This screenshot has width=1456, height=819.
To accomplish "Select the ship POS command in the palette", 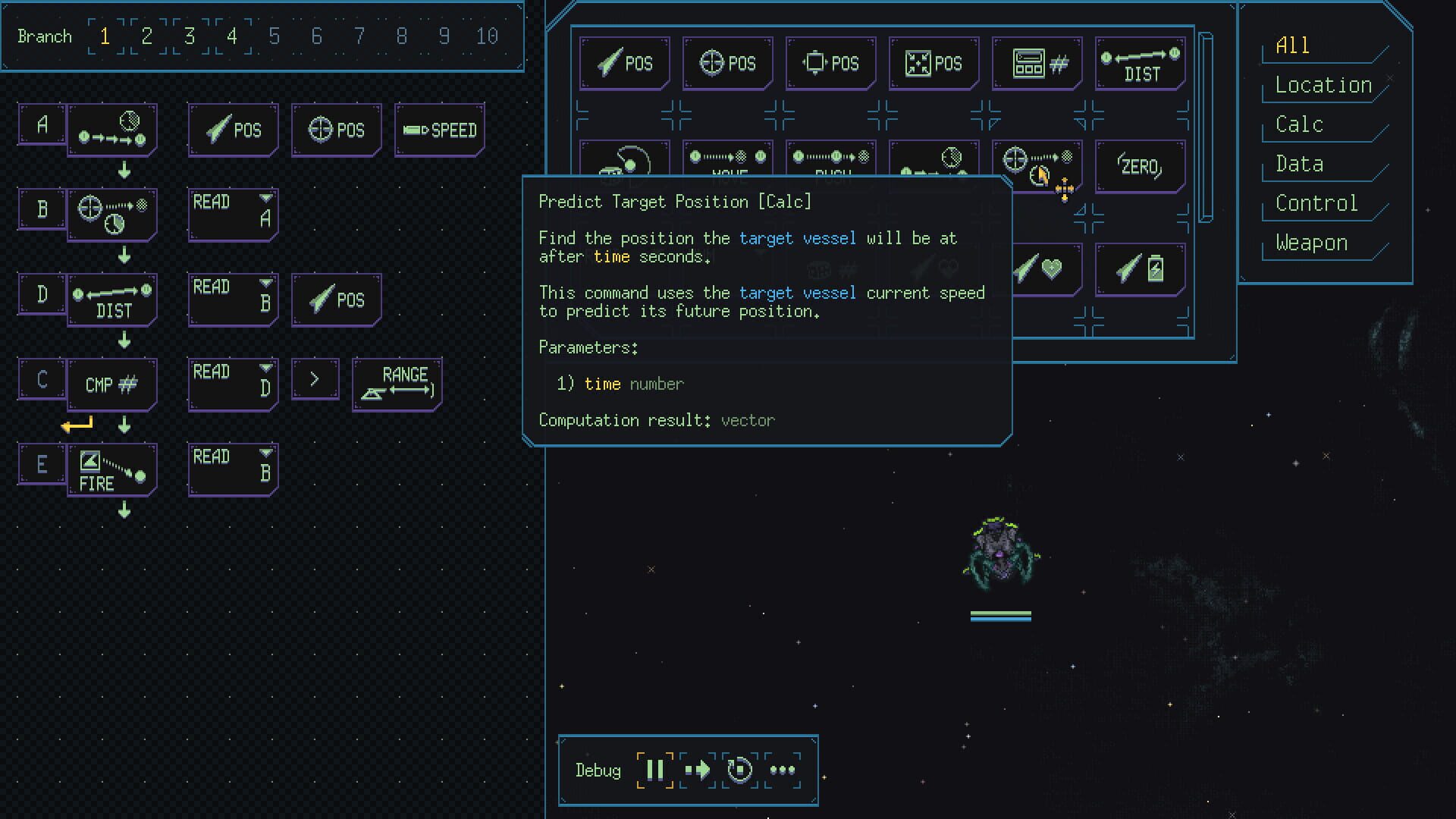I will click(x=624, y=63).
